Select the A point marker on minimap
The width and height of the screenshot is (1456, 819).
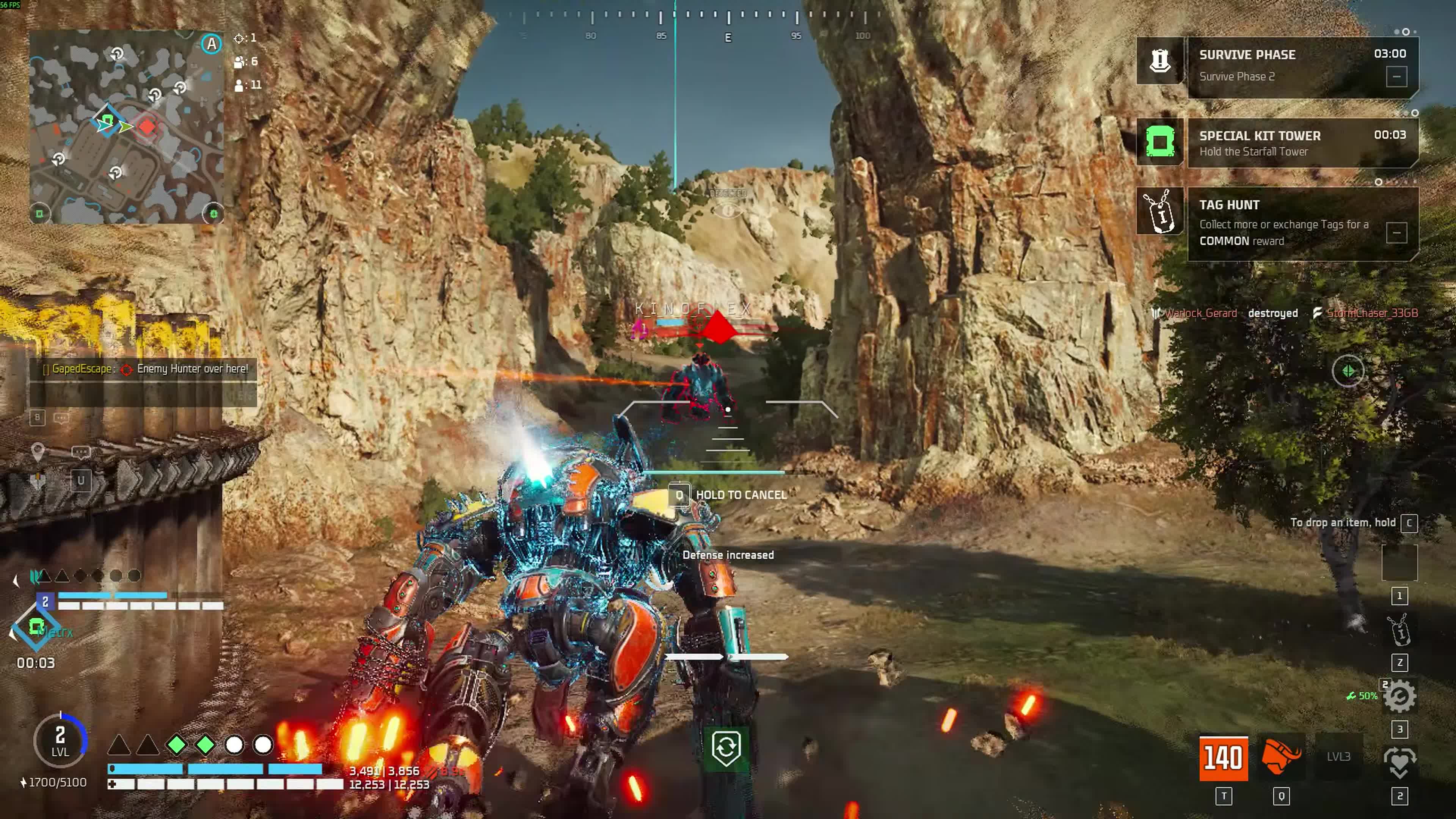point(212,44)
